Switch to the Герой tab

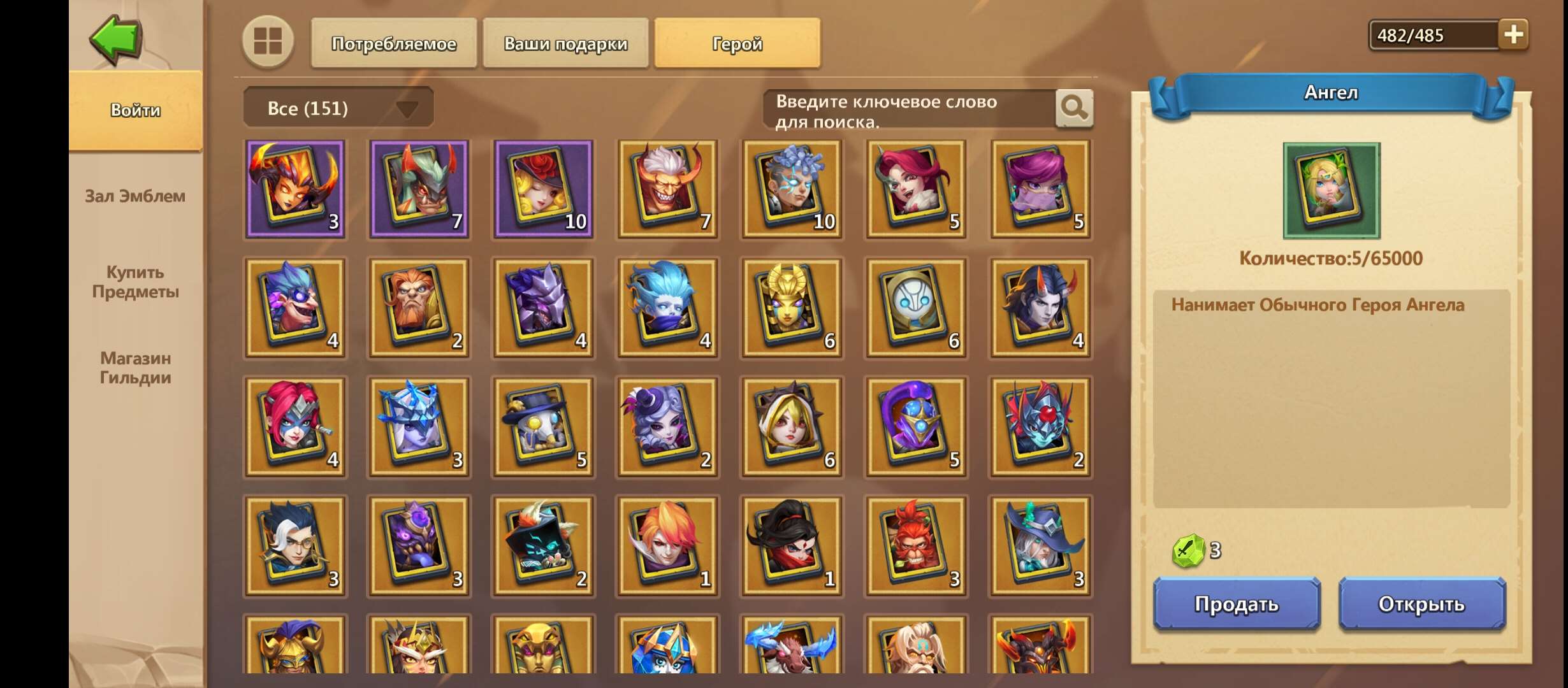(737, 43)
